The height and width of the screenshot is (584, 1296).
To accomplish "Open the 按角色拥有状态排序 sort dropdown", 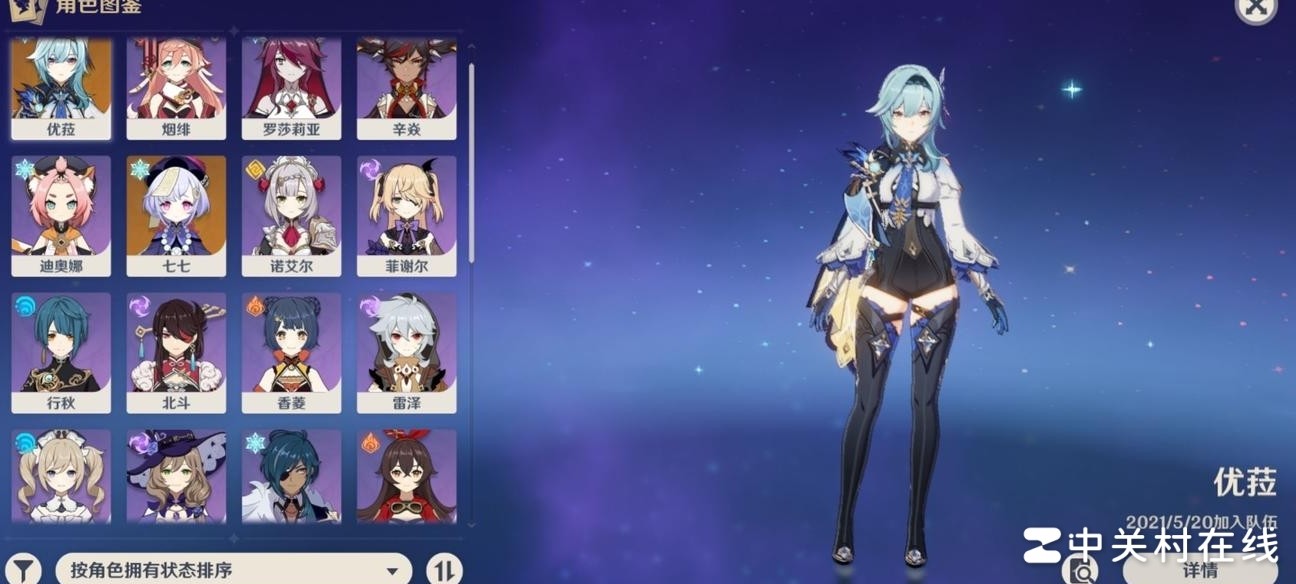I will 234,570.
